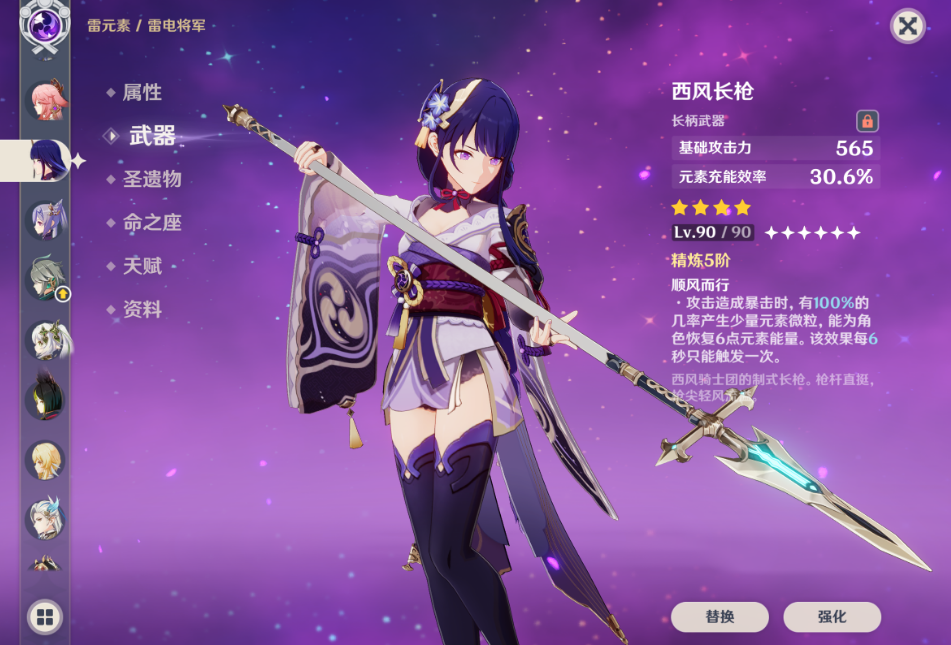The height and width of the screenshot is (645, 951).
Task: Choose the character portrait with upgrade arrow
Action: (x=45, y=279)
